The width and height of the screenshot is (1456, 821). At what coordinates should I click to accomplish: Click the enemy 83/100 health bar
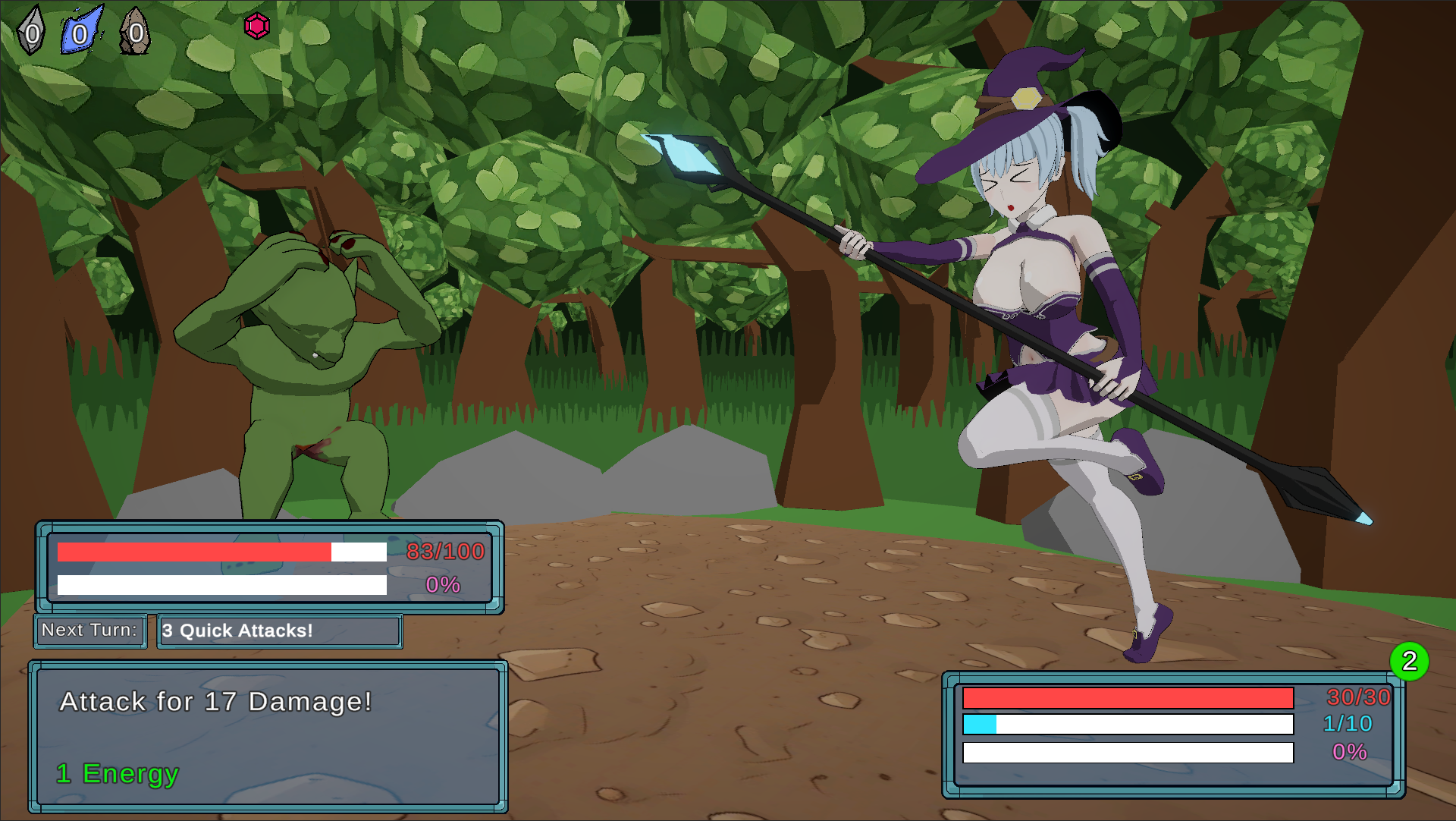point(220,552)
